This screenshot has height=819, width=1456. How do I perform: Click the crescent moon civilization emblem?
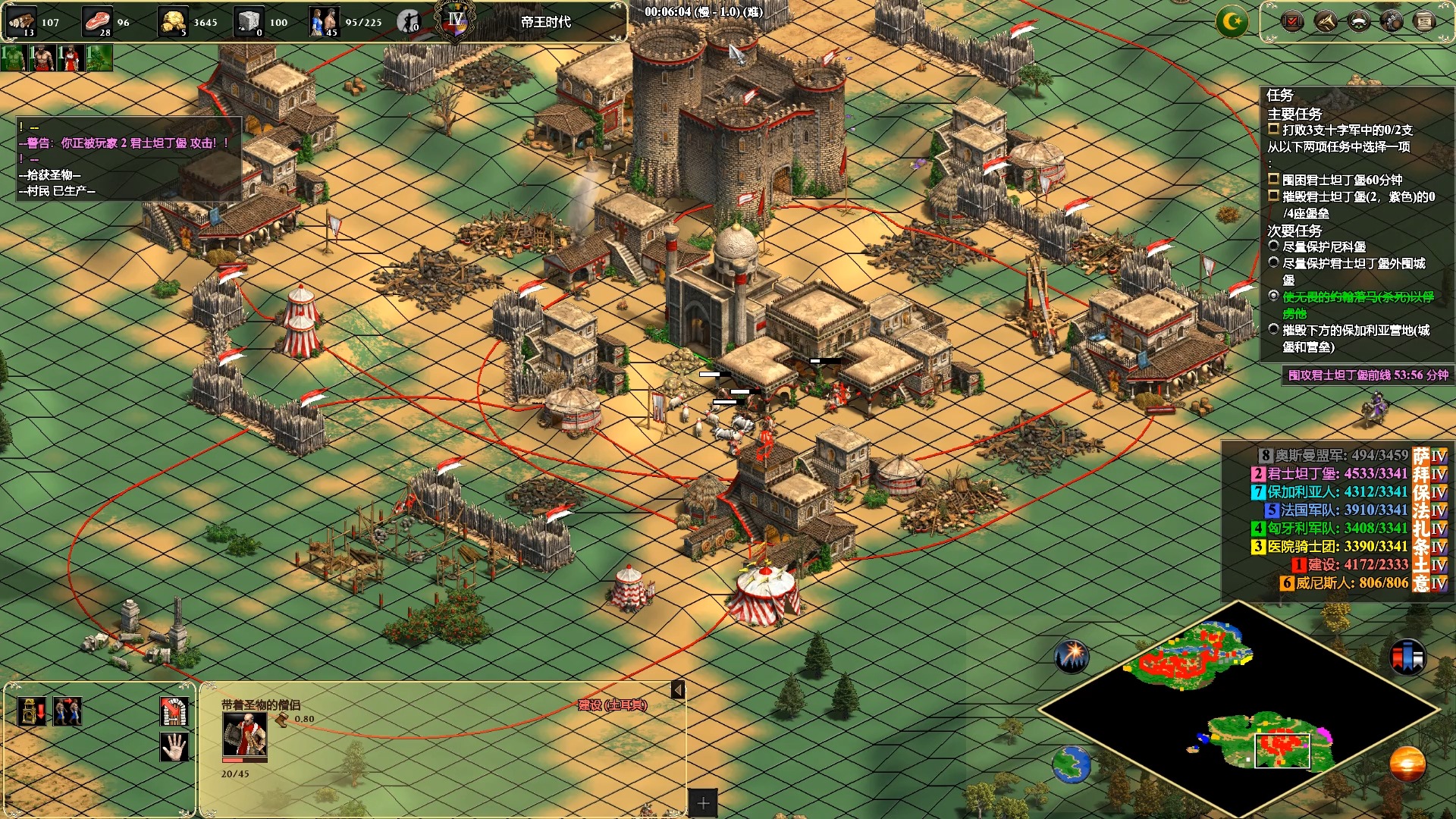[x=1232, y=21]
